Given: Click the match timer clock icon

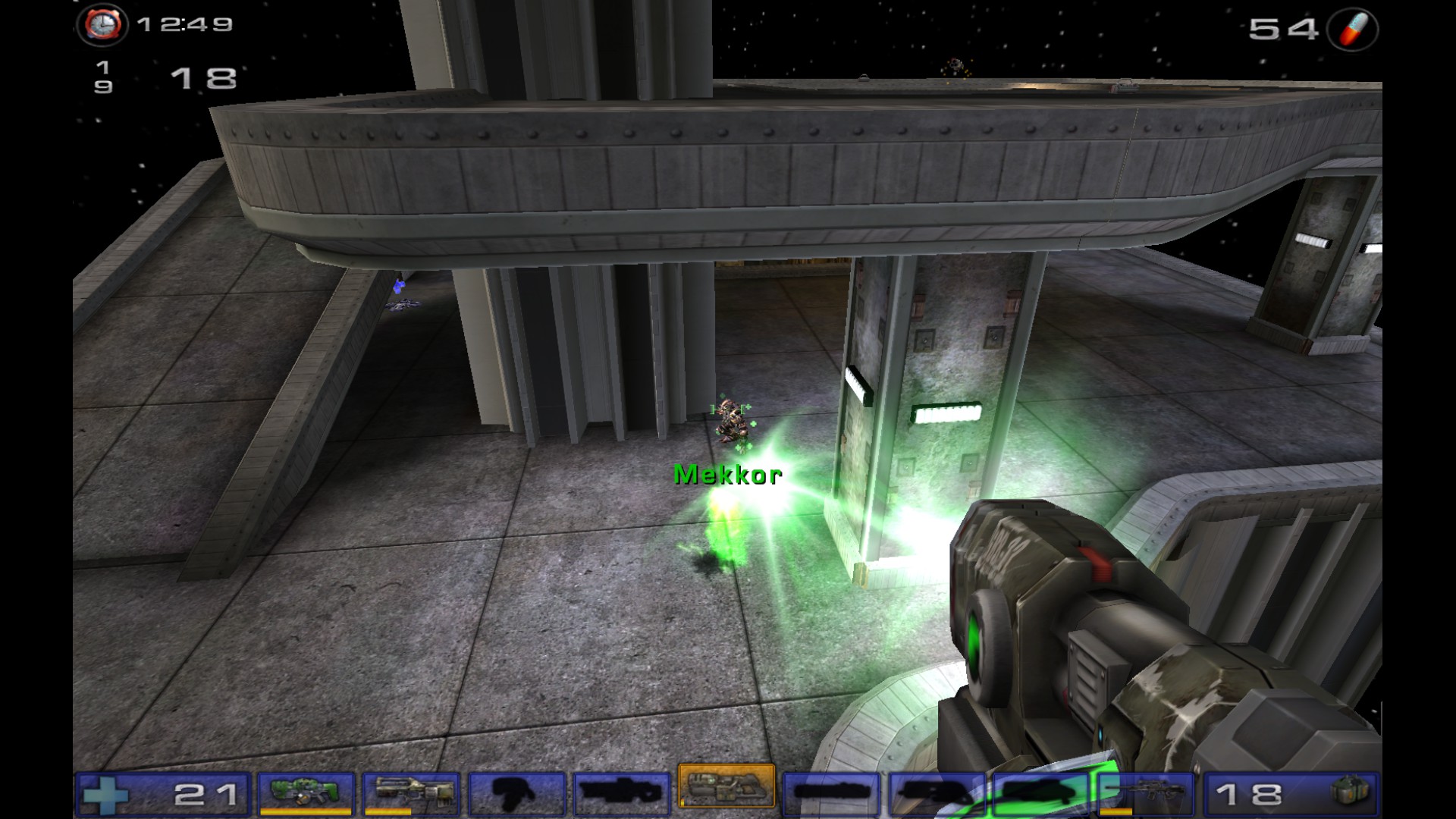Looking at the screenshot, I should [102, 25].
